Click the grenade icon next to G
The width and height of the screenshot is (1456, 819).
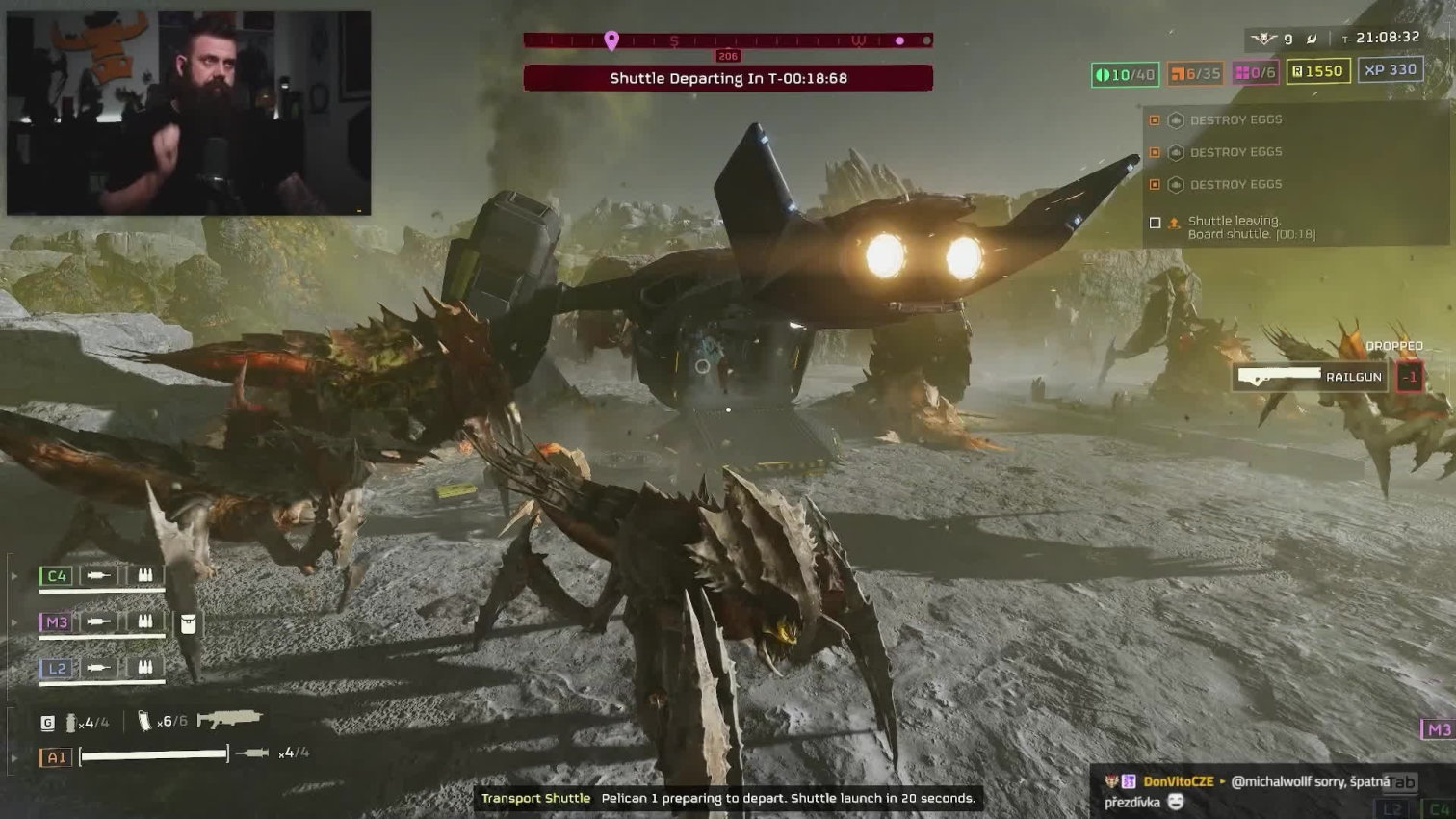click(71, 722)
